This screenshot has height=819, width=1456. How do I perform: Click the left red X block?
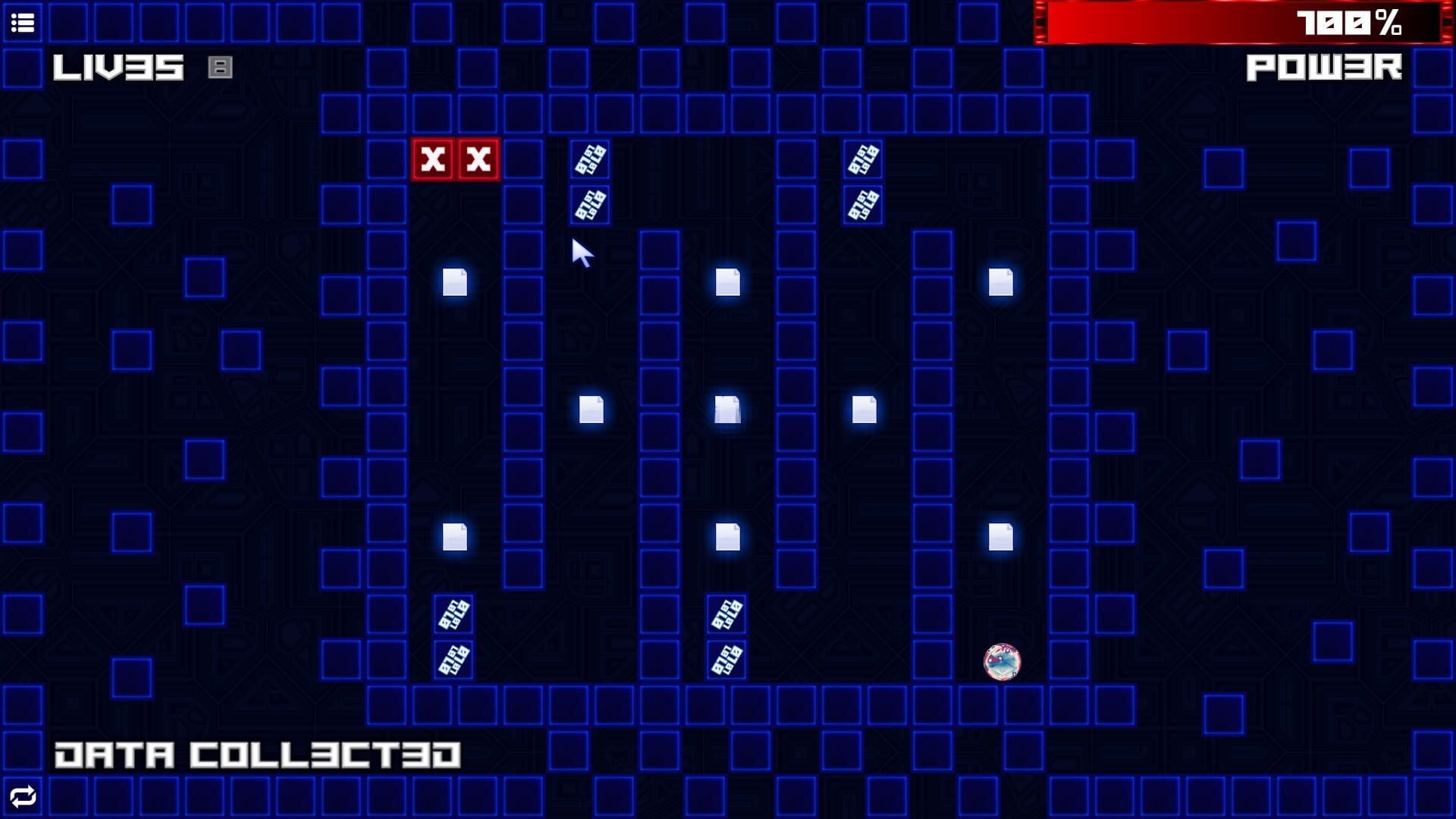pos(432,161)
